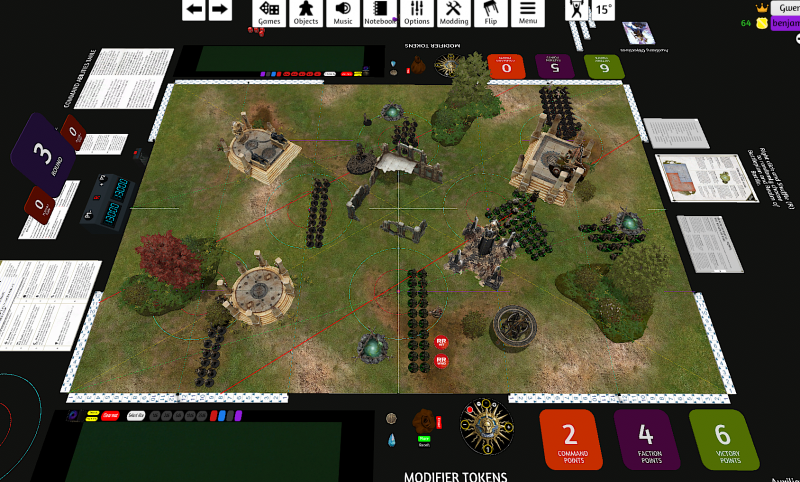Open the Notebook
Viewport: 800px width, 482px height.
[x=379, y=12]
